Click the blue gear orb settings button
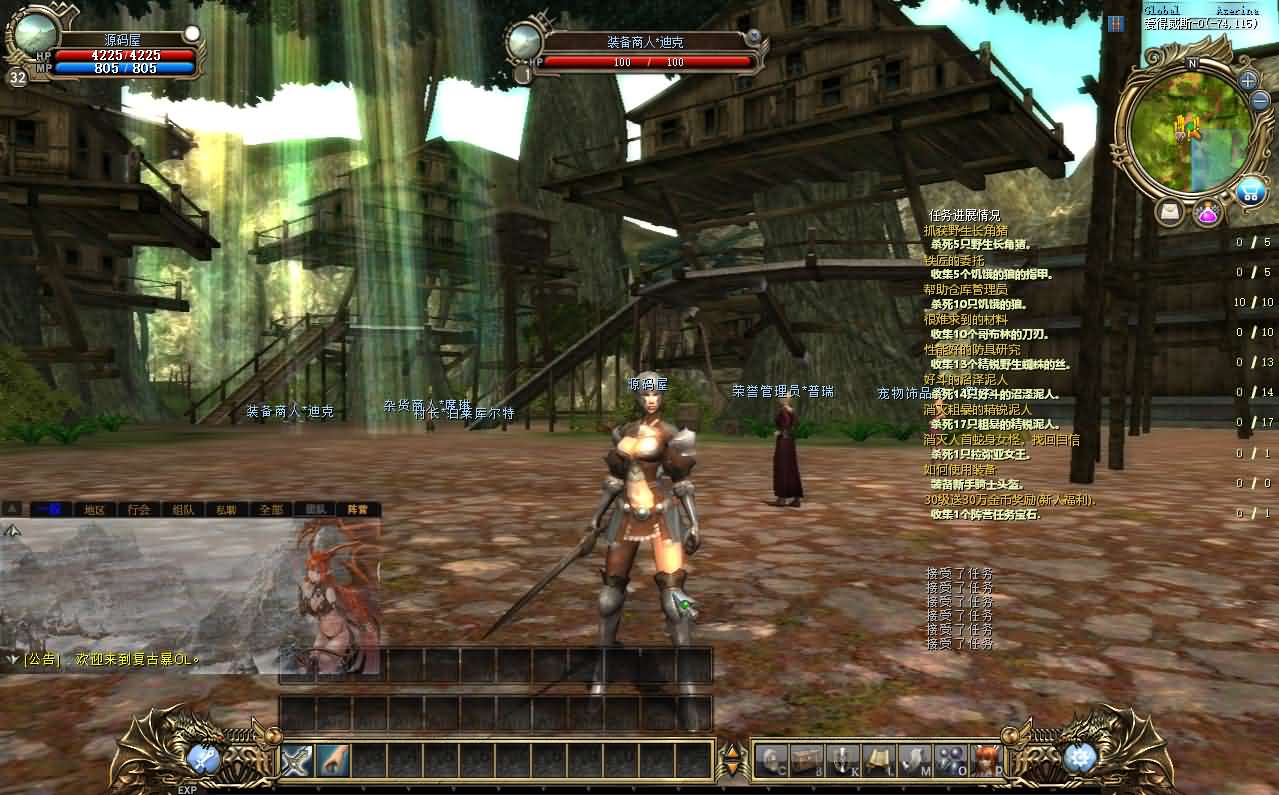Screen dimensions: 1279x795 [1079, 759]
